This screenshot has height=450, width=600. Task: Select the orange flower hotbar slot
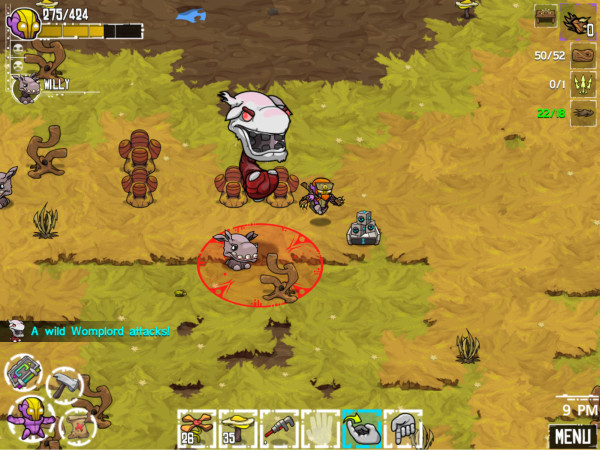point(196,428)
